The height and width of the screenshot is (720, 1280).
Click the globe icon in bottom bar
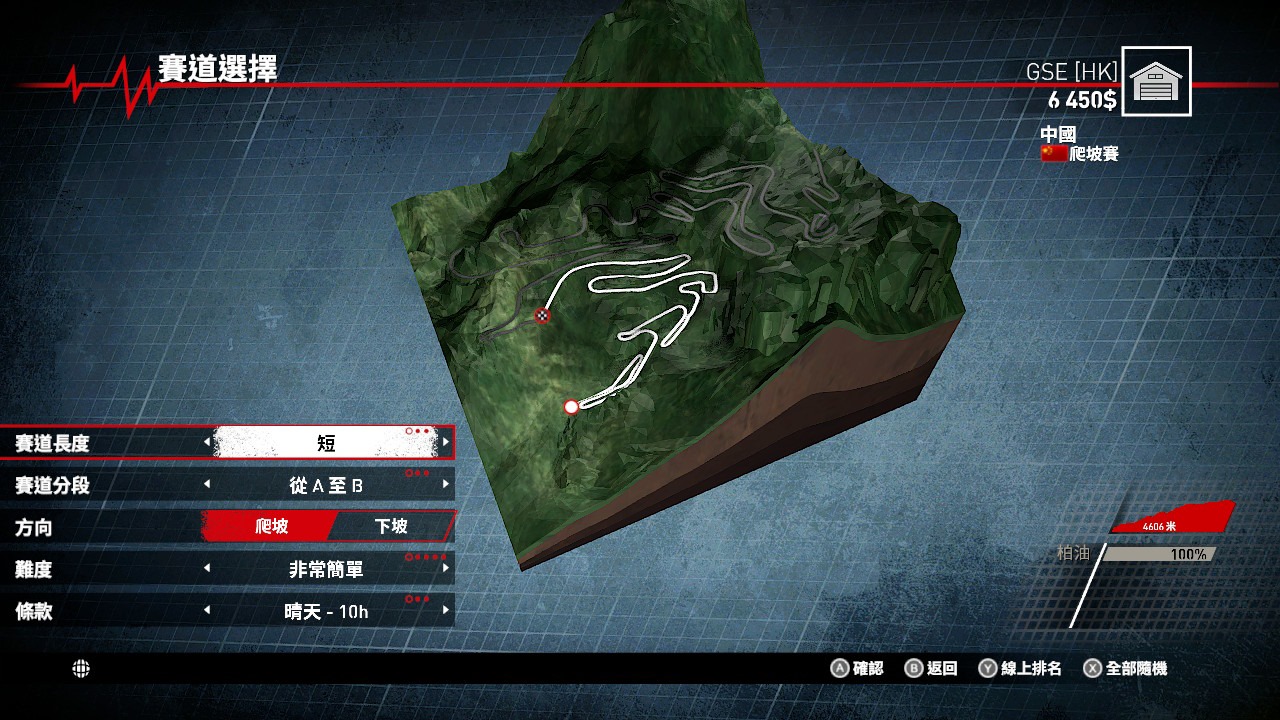click(x=81, y=669)
